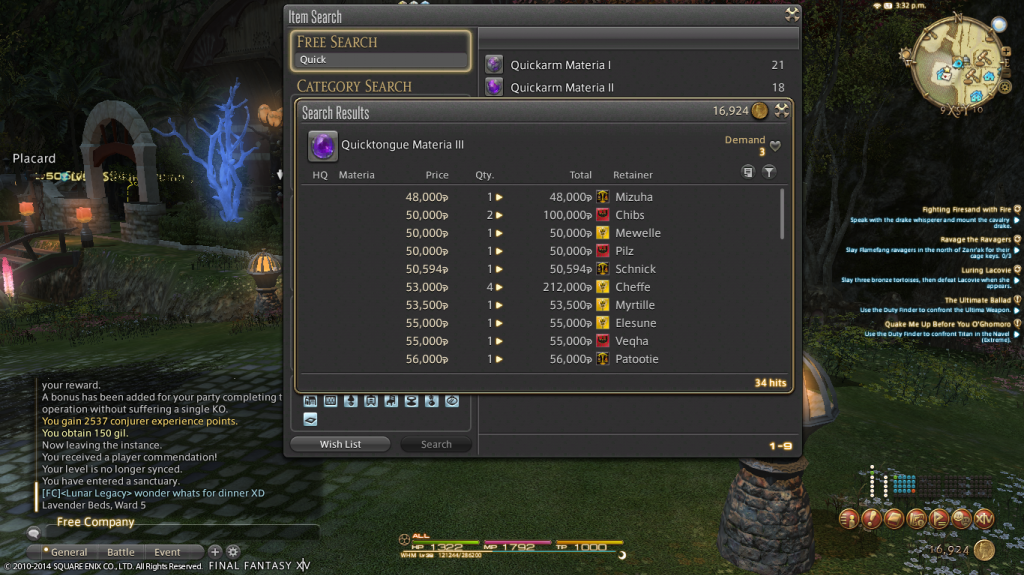Open the listing filter funnel icon
This screenshot has height=575, width=1024.
pos(769,172)
